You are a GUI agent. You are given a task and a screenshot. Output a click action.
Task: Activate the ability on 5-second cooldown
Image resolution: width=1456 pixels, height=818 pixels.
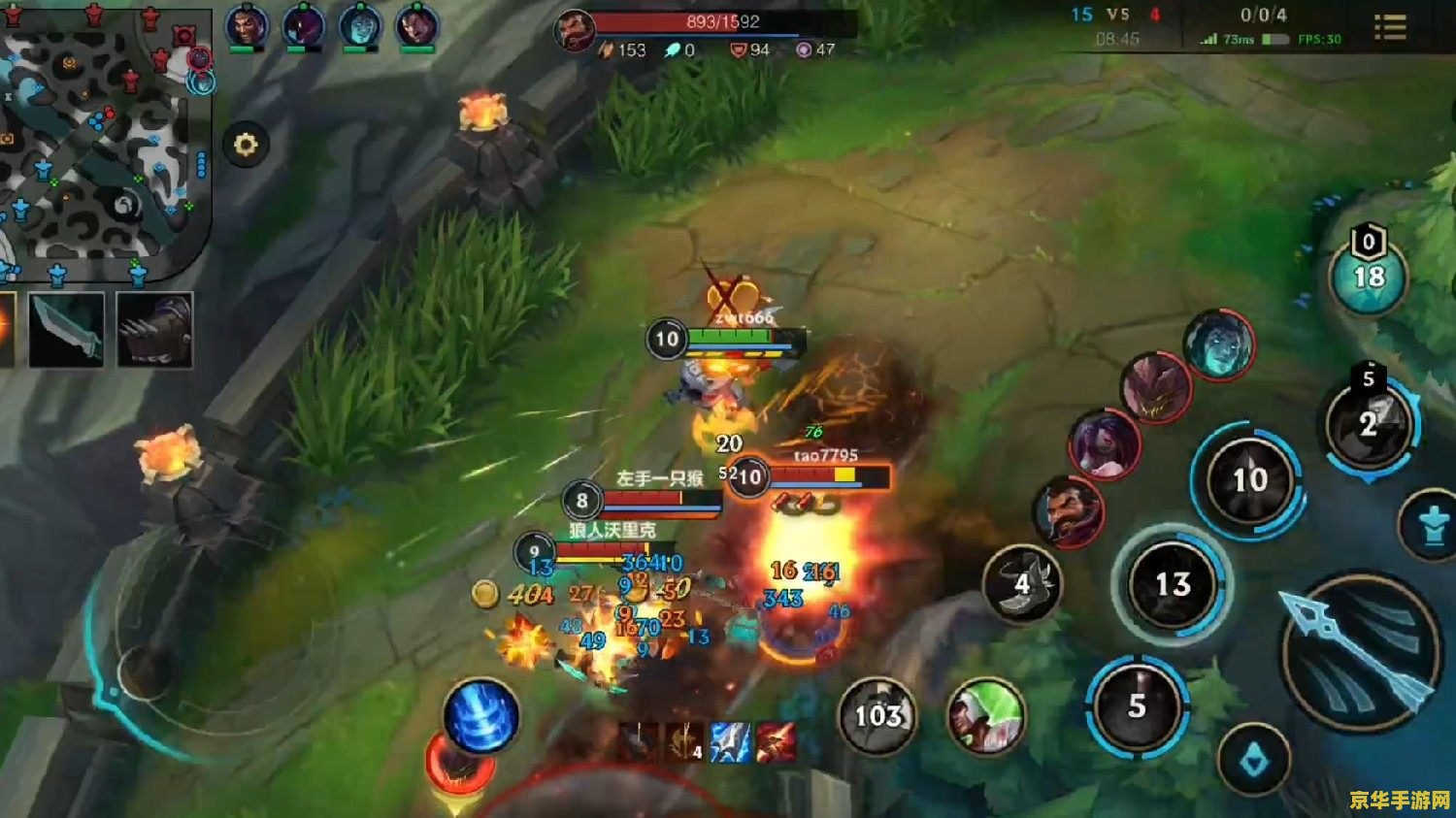1137,706
